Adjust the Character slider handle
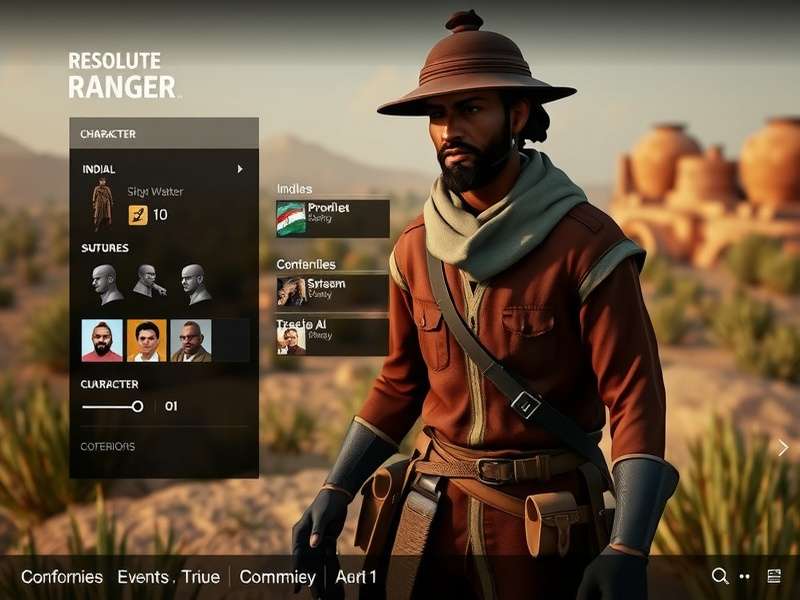Viewport: 800px width, 600px height. 138,406
